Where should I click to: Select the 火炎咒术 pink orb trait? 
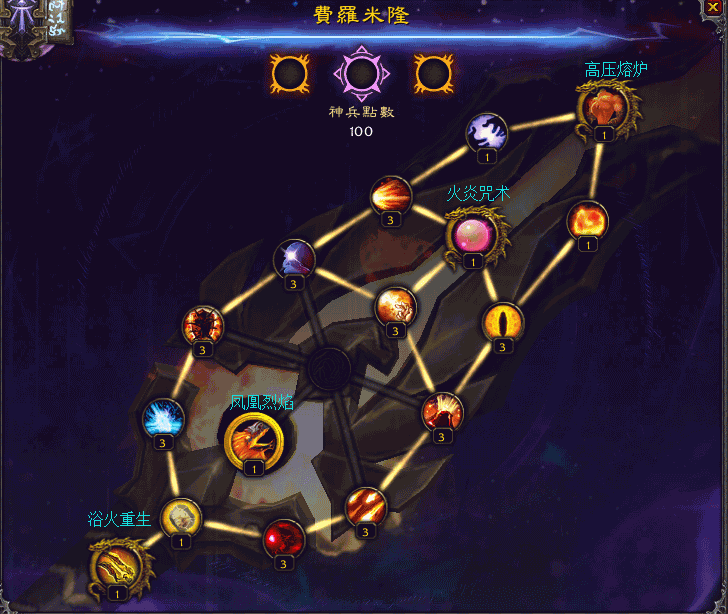coord(472,235)
